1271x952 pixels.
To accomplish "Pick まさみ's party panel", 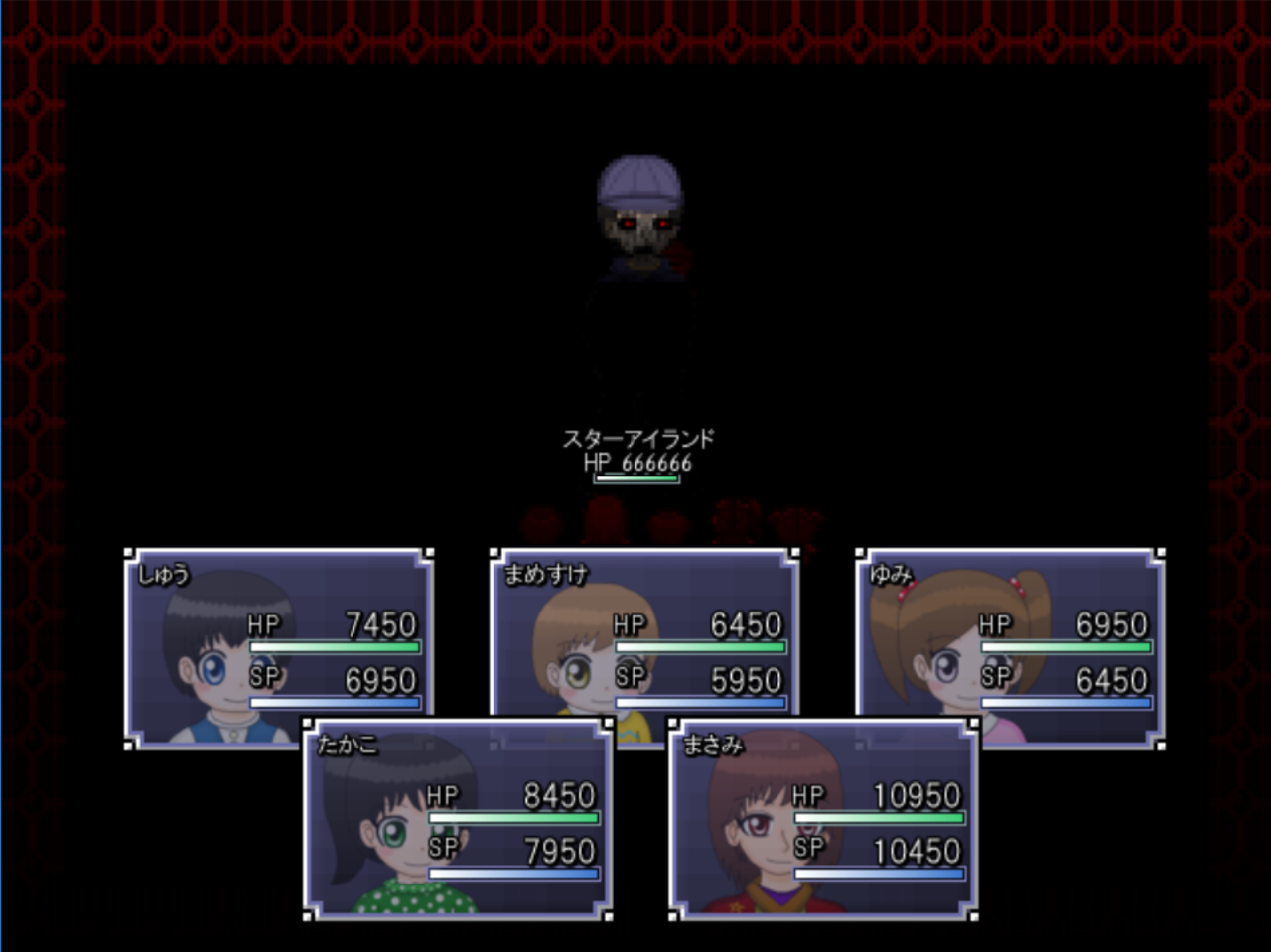I will click(x=824, y=818).
